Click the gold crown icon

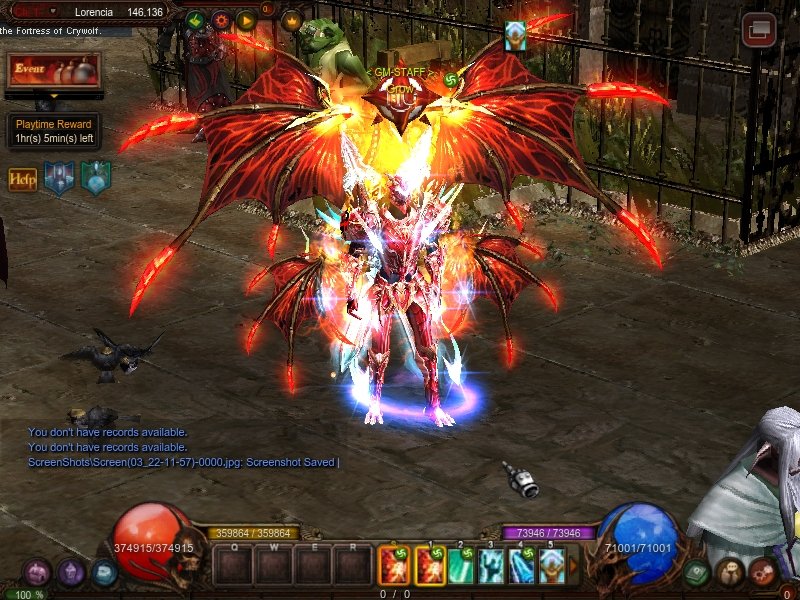click(292, 19)
